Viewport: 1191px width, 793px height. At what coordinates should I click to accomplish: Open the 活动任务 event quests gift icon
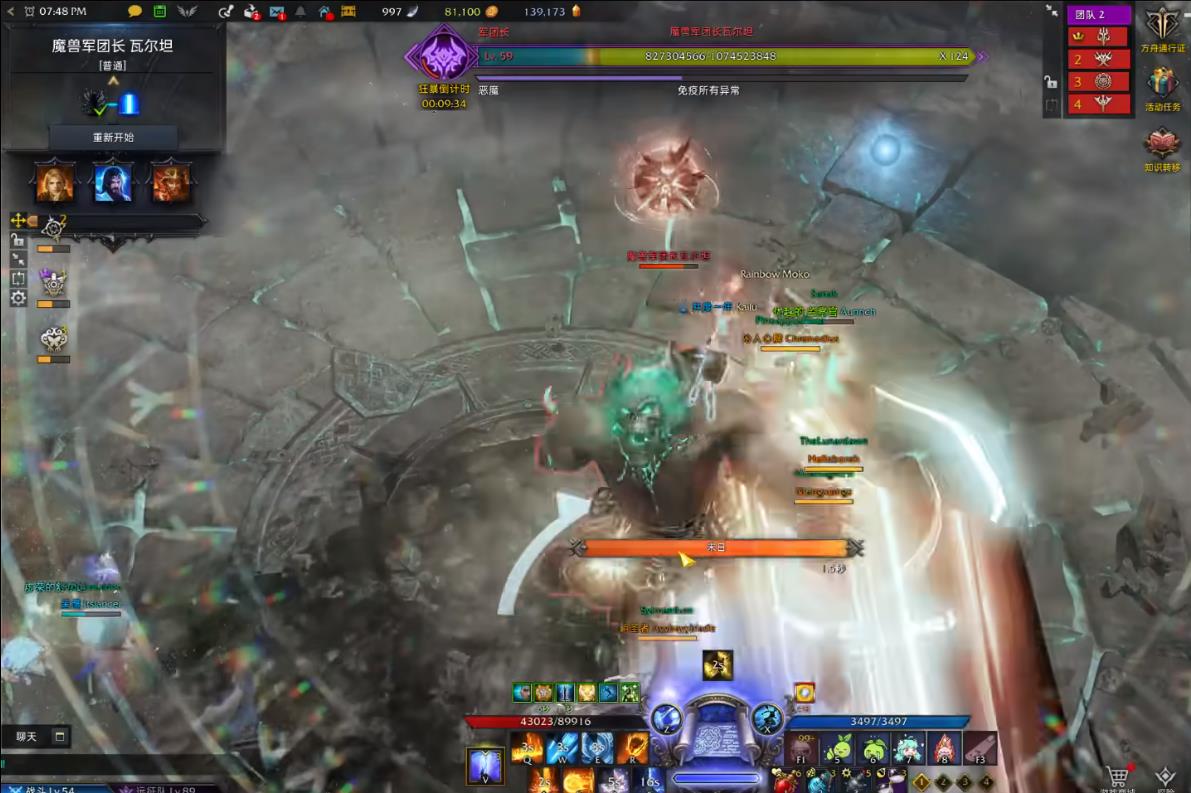tap(1163, 85)
